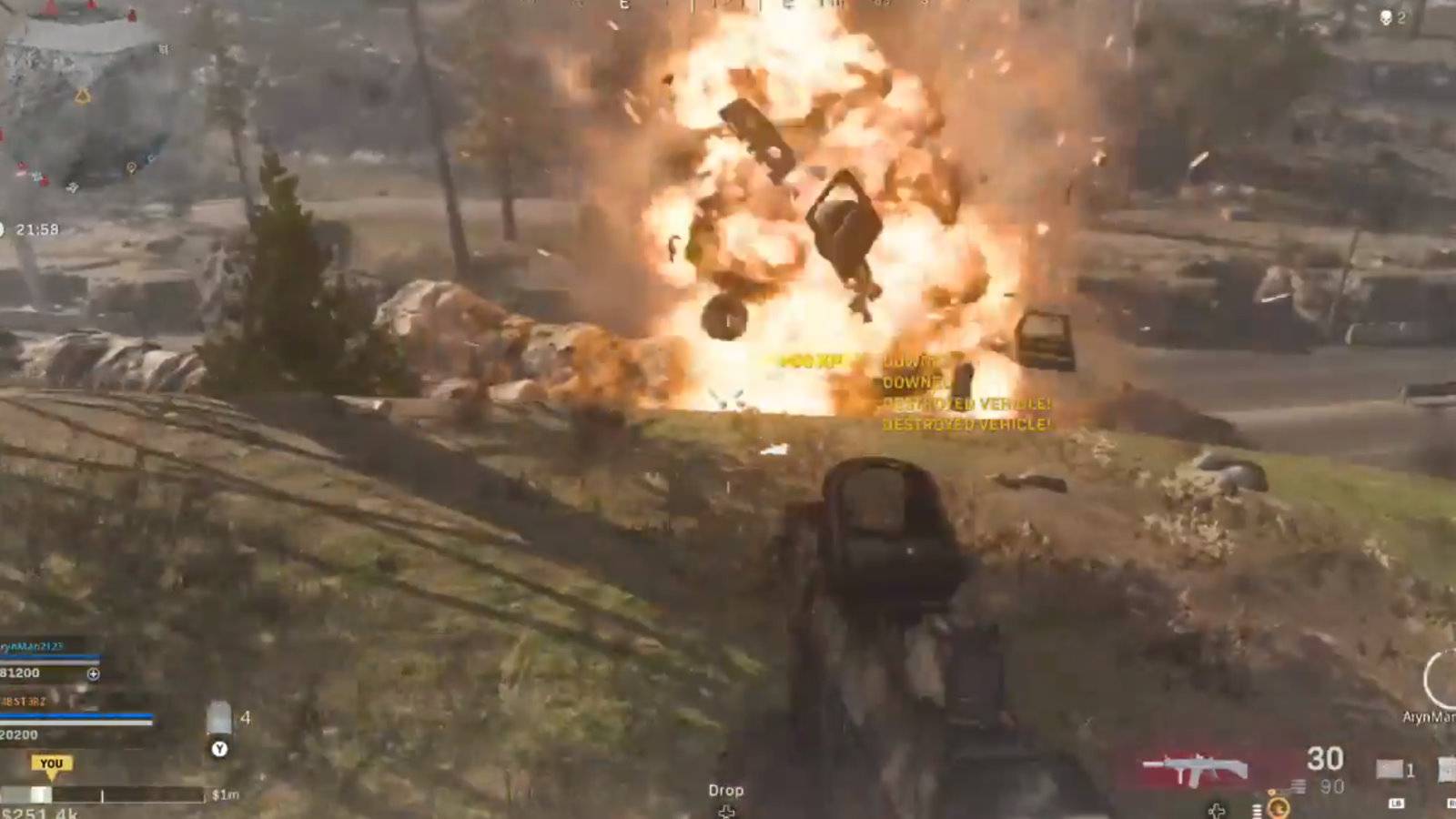The height and width of the screenshot is (819, 1456).
Task: Click the armor plate icon showing 4
Action: pos(218,718)
